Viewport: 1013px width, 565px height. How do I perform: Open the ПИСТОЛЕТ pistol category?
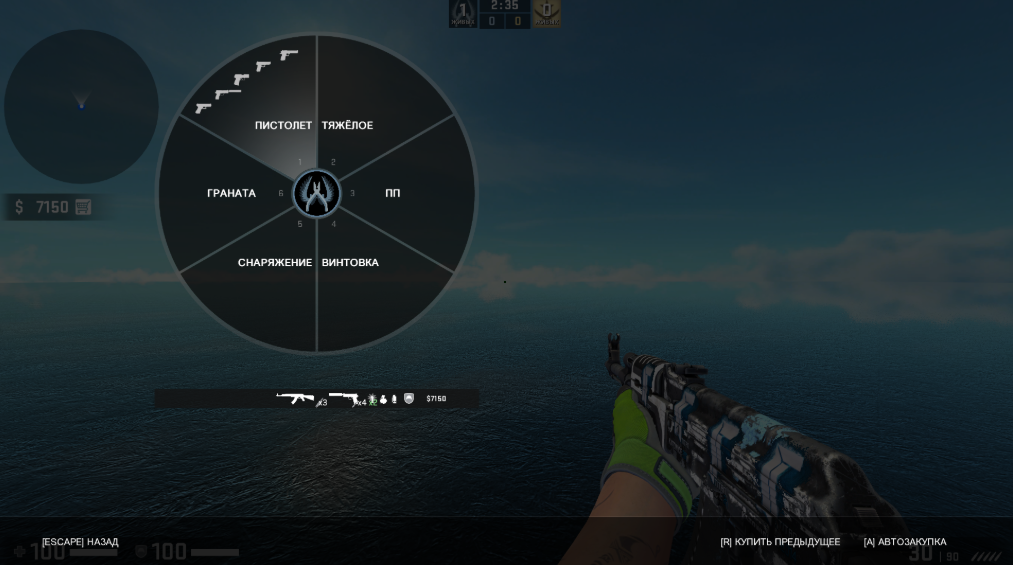coord(283,126)
